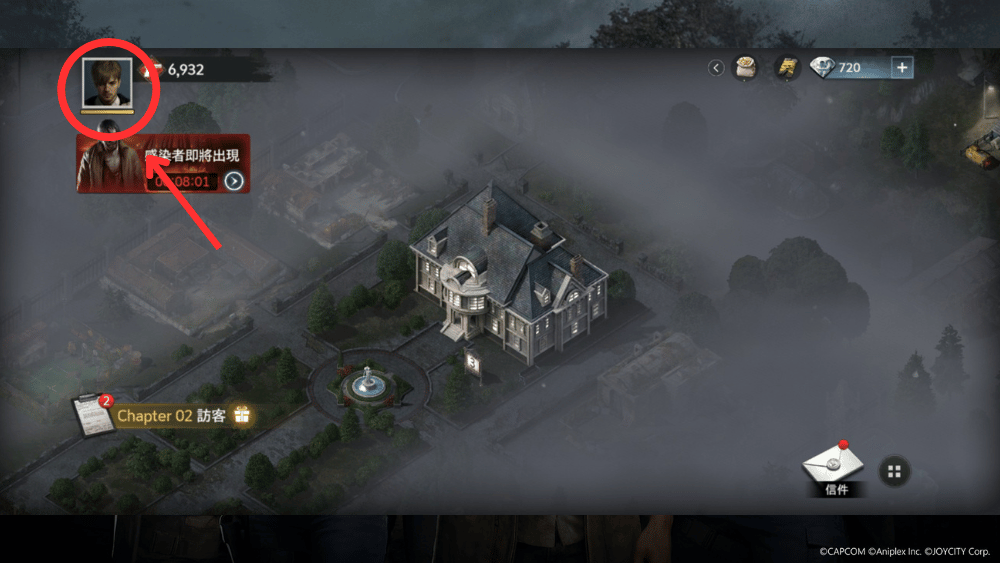Image resolution: width=1000 pixels, height=563 pixels.
Task: Select the diamond currency icon
Action: click(823, 68)
